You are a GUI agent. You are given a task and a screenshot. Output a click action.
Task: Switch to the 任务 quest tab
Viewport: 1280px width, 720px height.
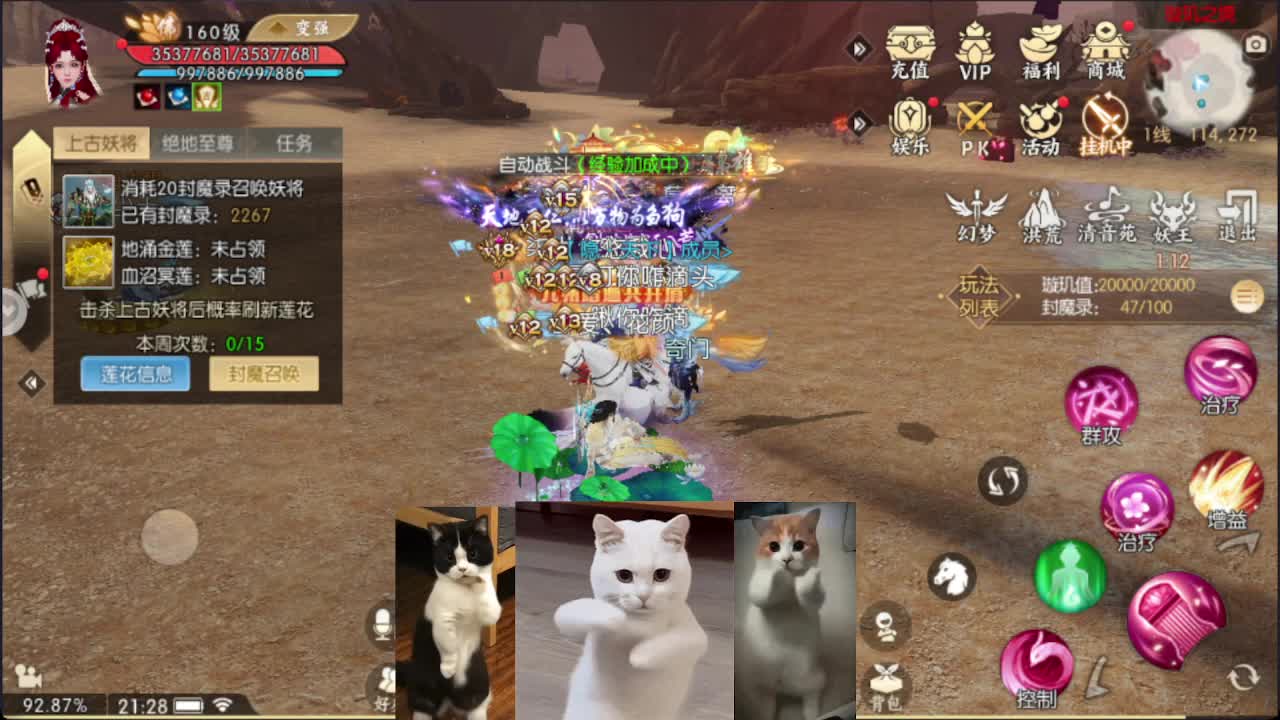coord(294,143)
